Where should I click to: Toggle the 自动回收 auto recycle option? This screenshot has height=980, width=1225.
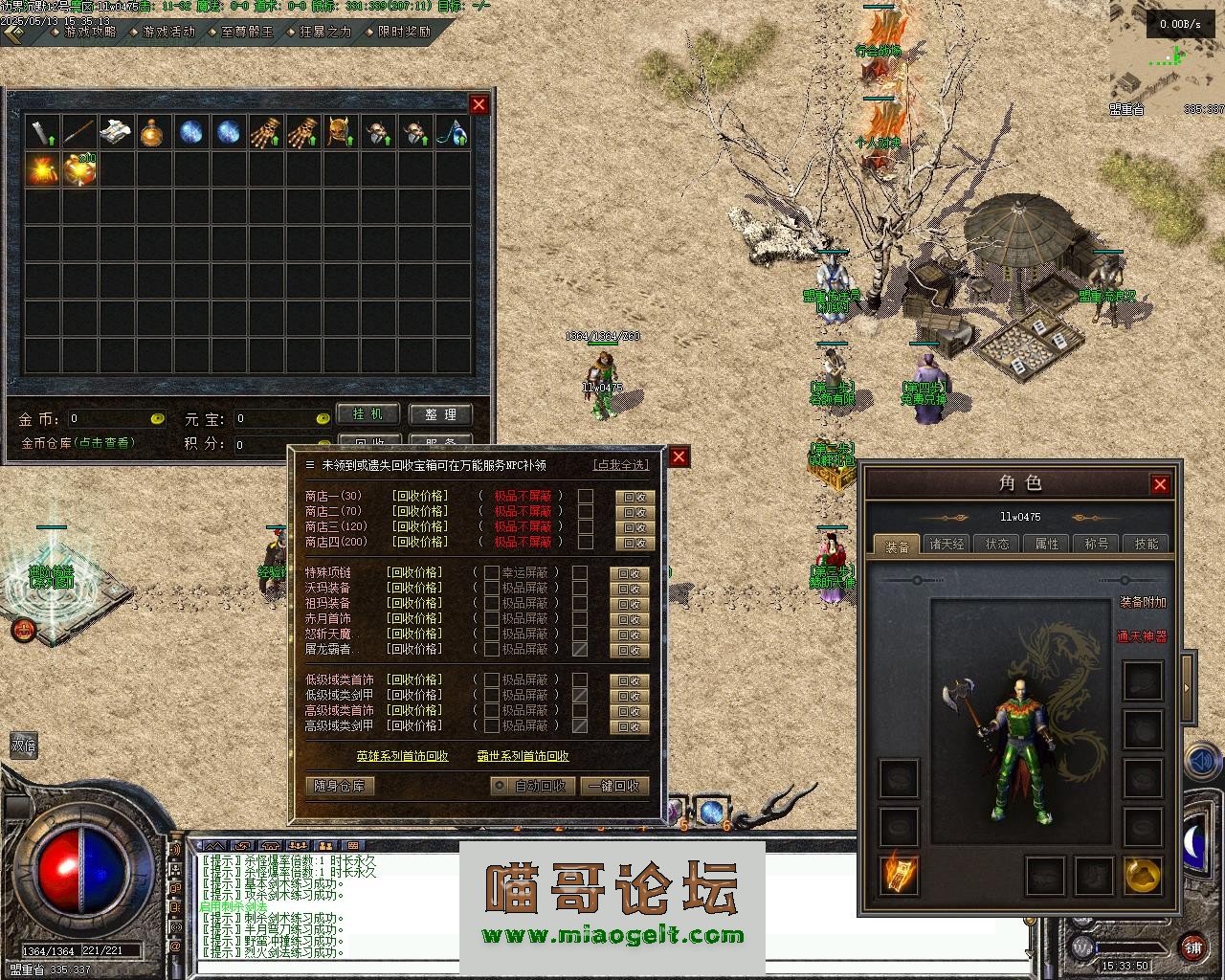(x=530, y=786)
